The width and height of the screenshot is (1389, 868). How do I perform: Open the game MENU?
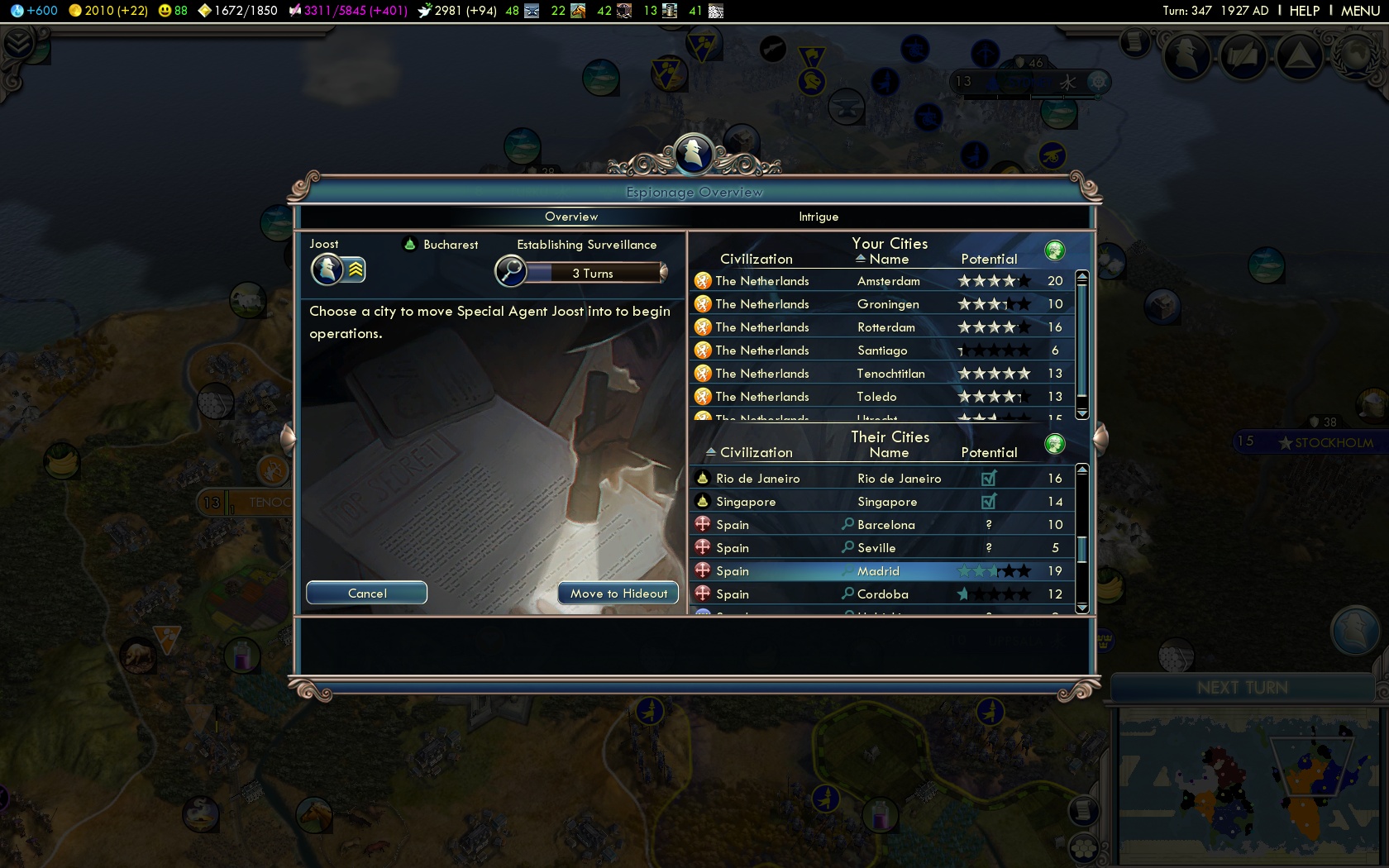(x=1360, y=11)
